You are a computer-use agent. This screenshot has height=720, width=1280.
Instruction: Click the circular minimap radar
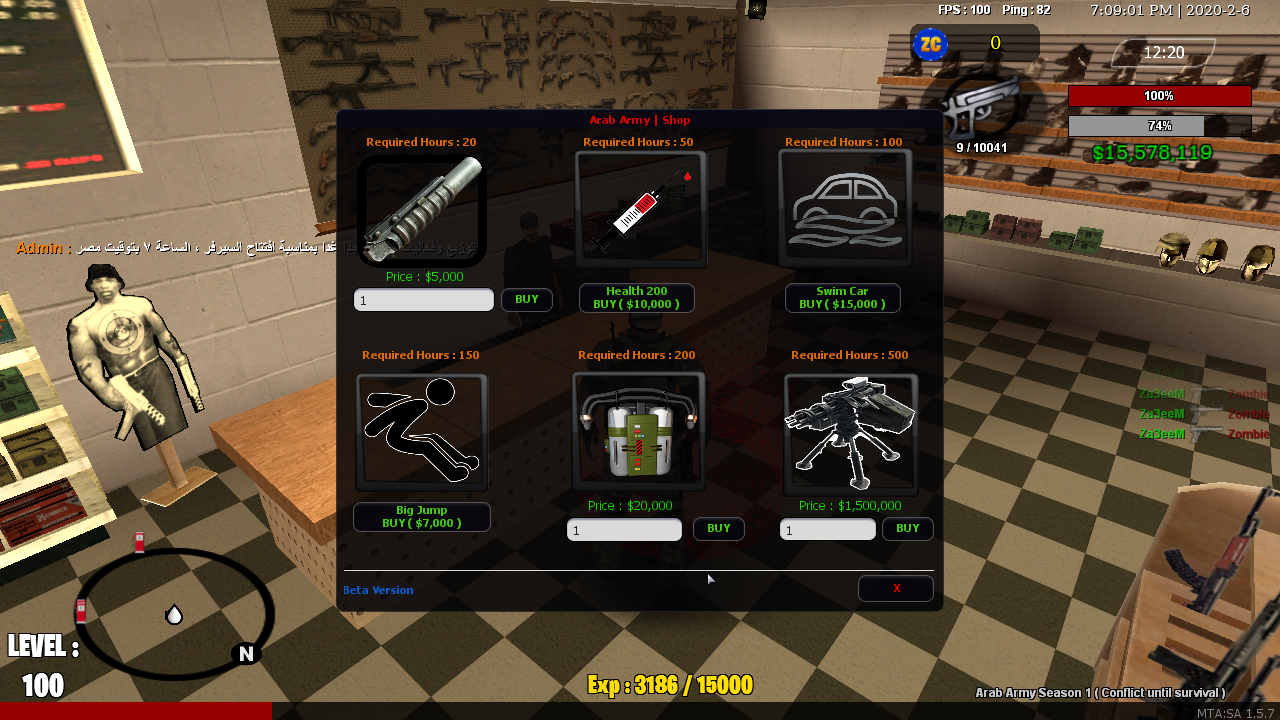(x=172, y=612)
